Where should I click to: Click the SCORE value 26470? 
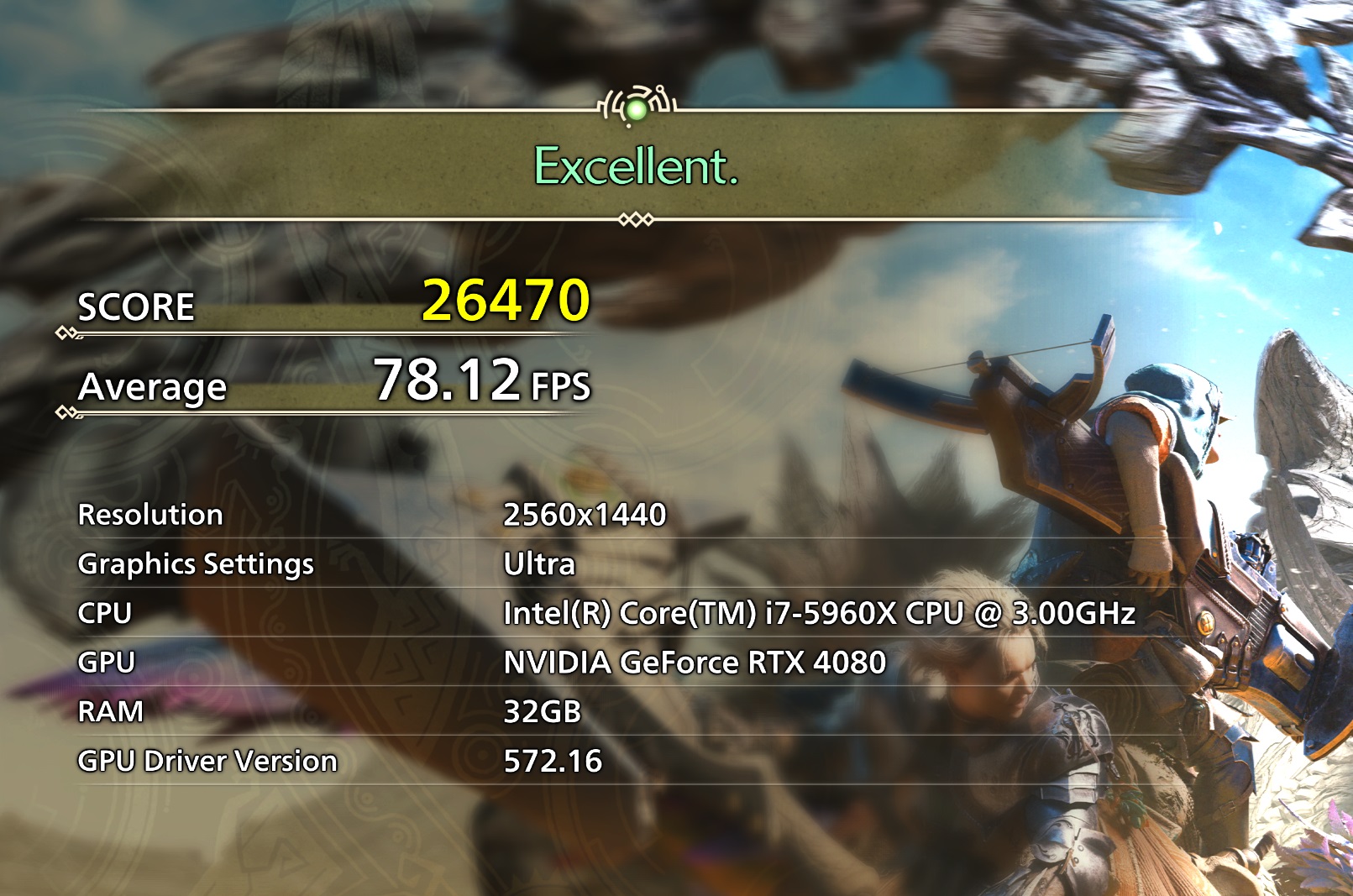pos(508,299)
